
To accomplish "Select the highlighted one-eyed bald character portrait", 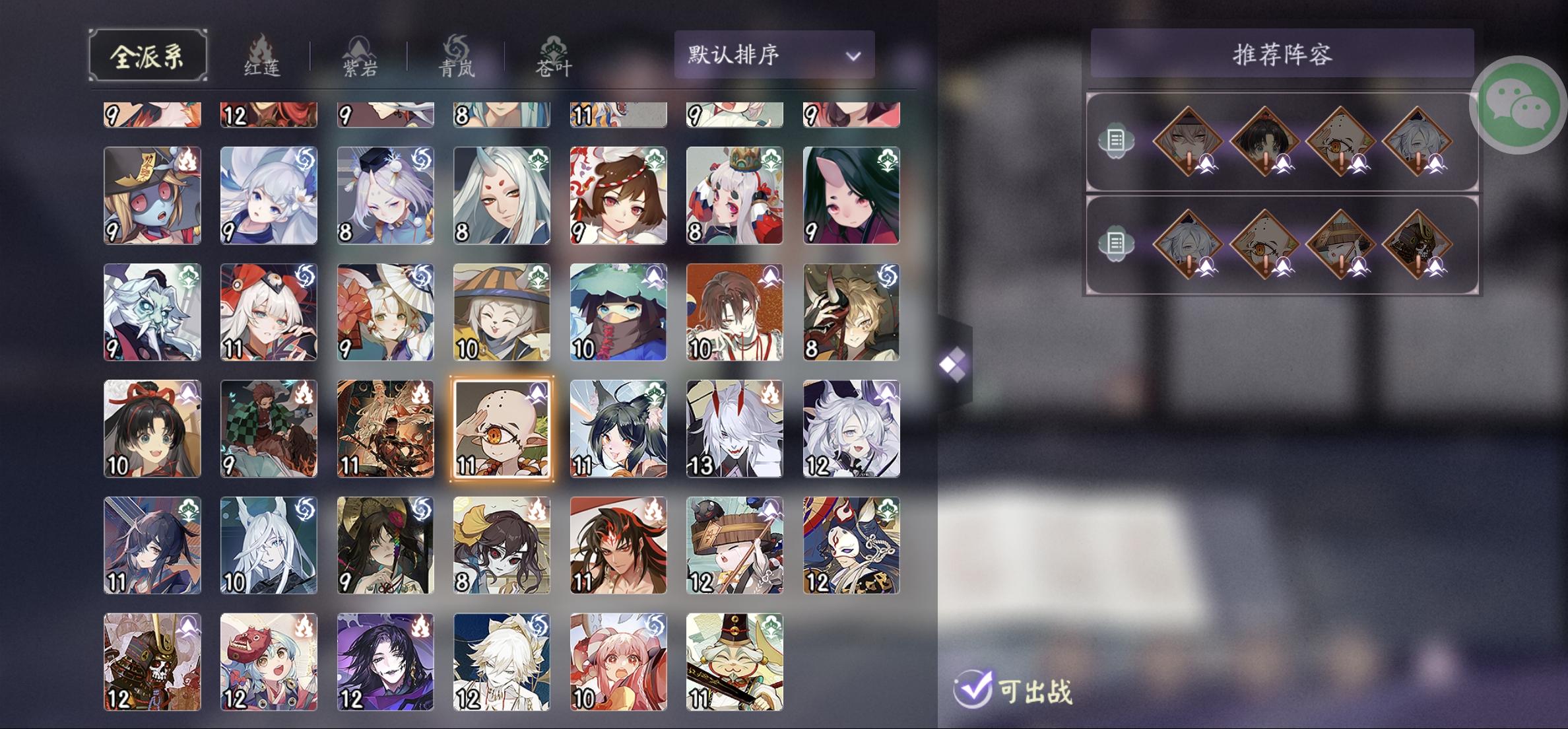I will pyautogui.click(x=502, y=429).
